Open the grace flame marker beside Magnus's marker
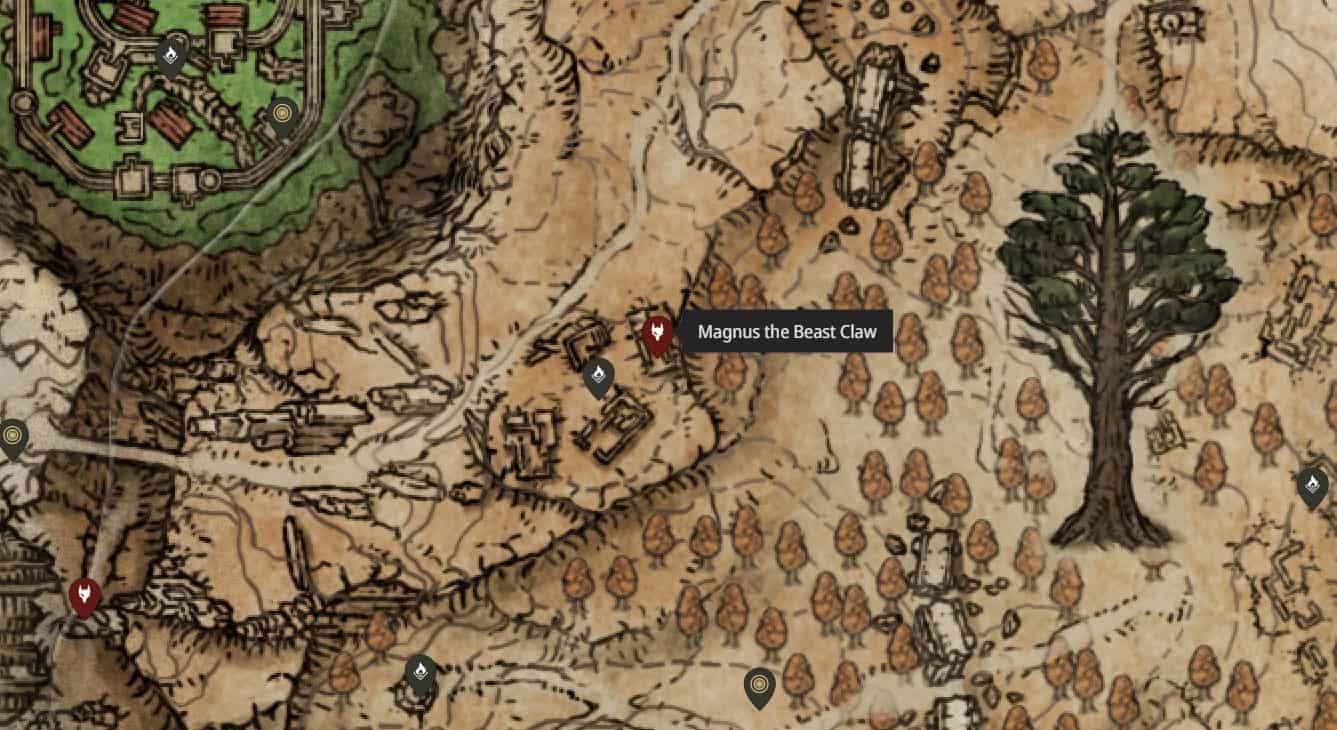 [x=598, y=377]
